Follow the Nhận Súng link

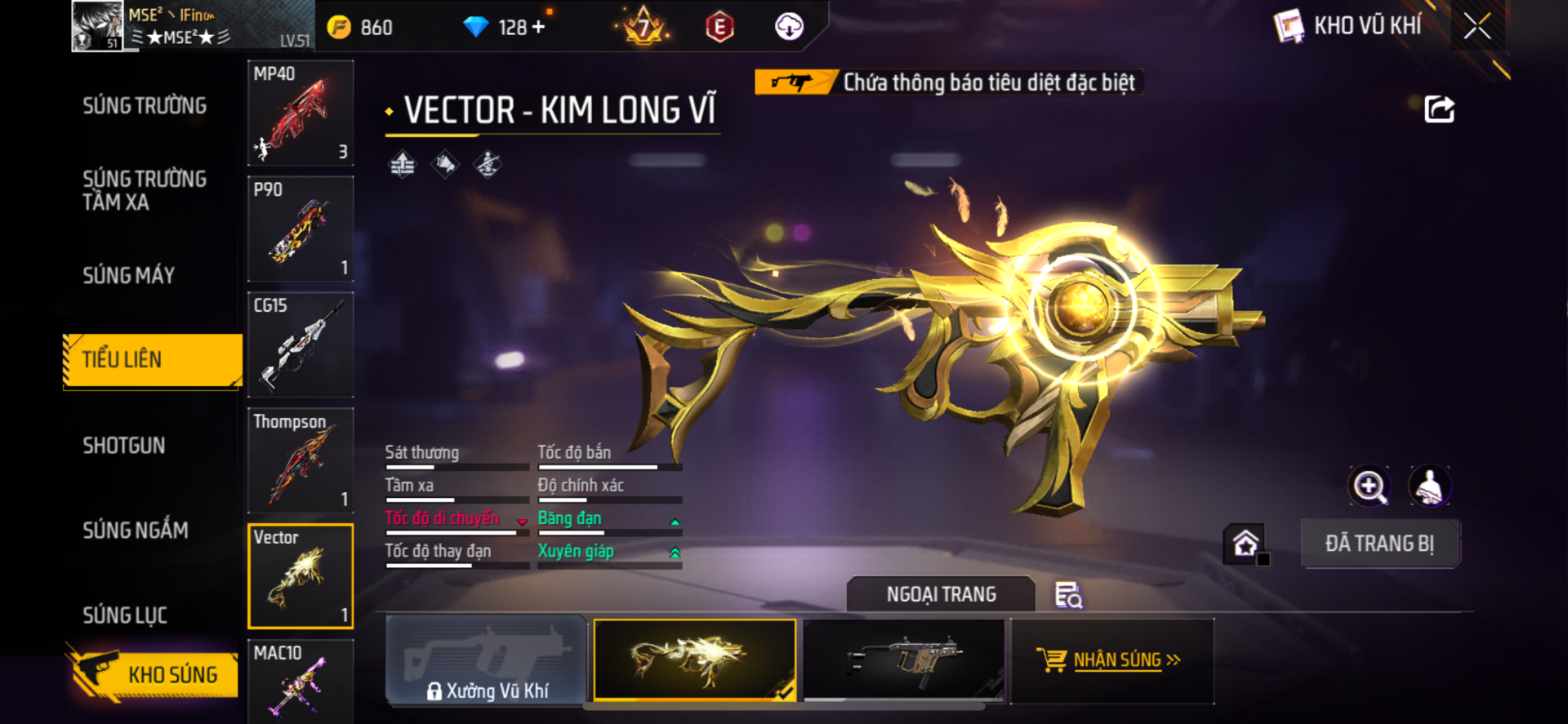[1112, 660]
